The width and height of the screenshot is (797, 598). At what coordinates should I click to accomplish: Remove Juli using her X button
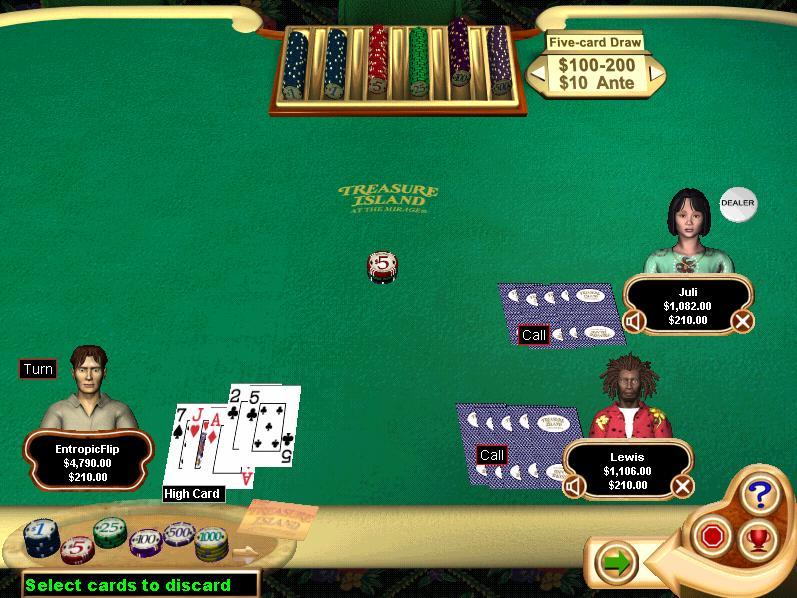click(742, 321)
